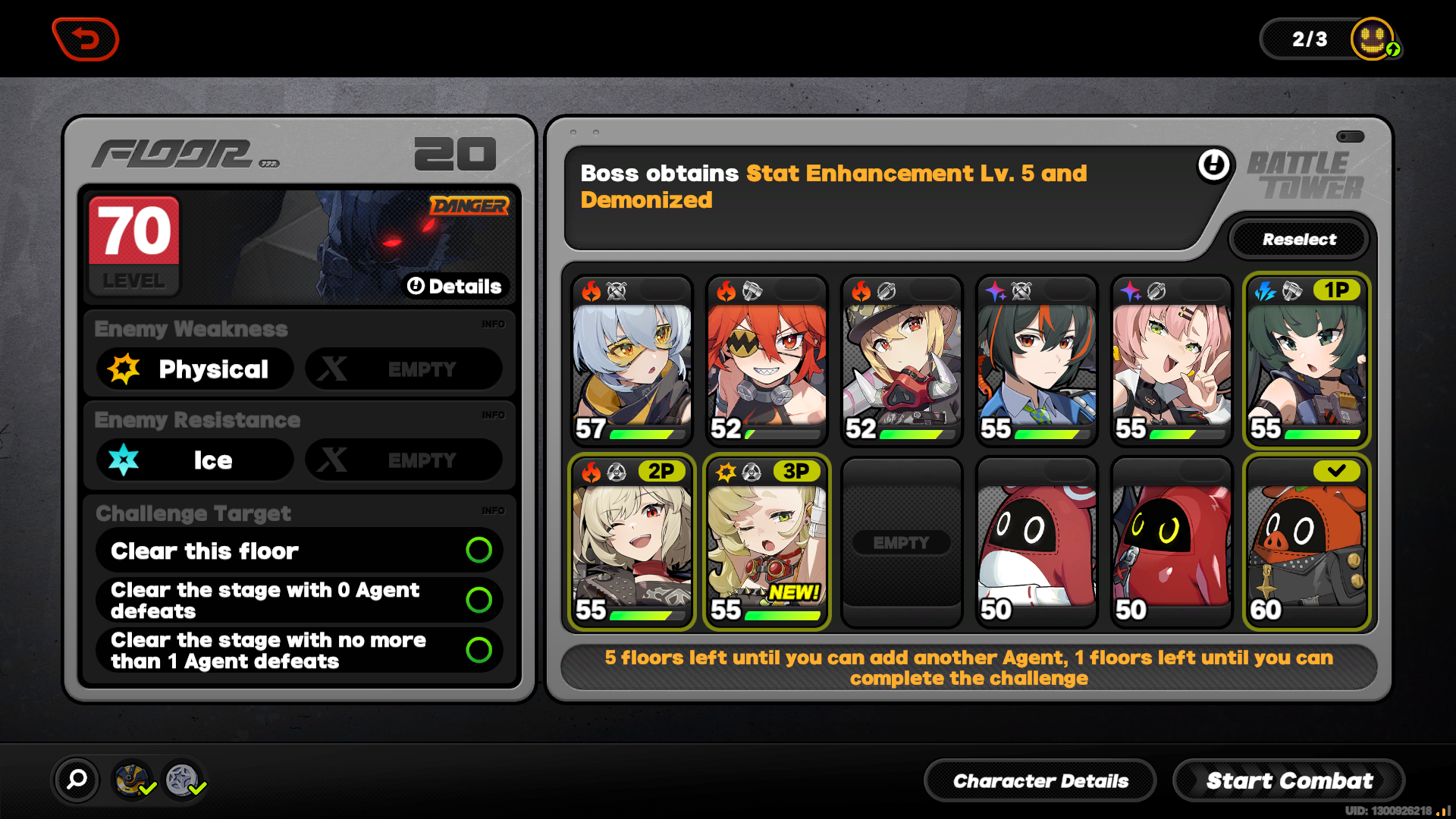The height and width of the screenshot is (819, 1456).
Task: Tap the smiley currency icon near 2/3 counter
Action: coord(1371,39)
